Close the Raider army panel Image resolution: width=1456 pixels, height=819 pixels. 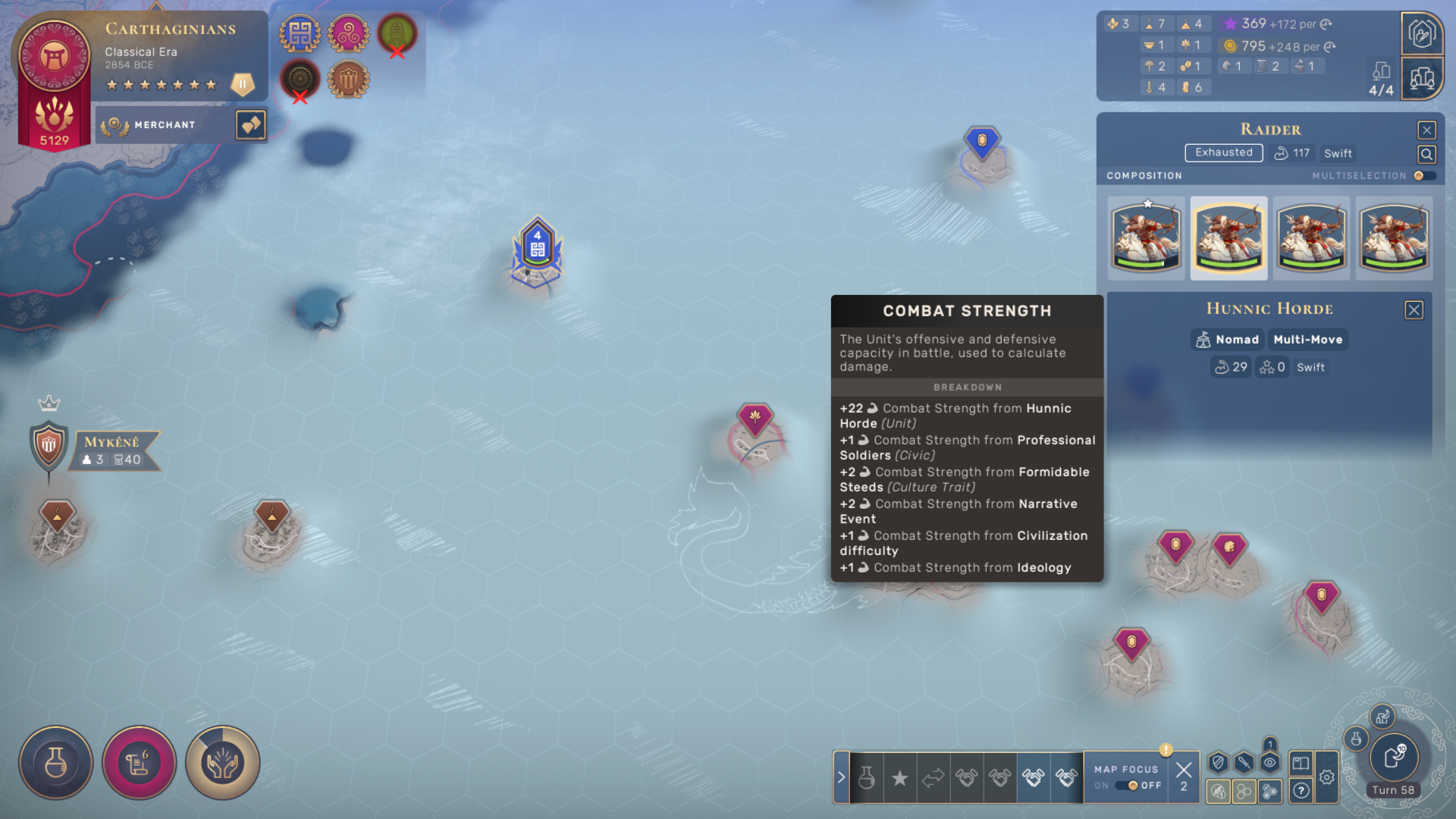tap(1426, 130)
